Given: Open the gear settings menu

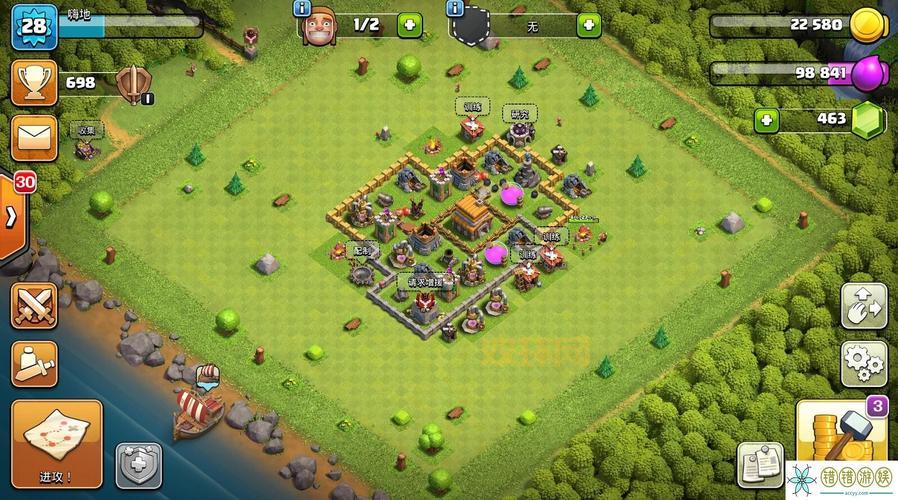Looking at the screenshot, I should (x=862, y=363).
